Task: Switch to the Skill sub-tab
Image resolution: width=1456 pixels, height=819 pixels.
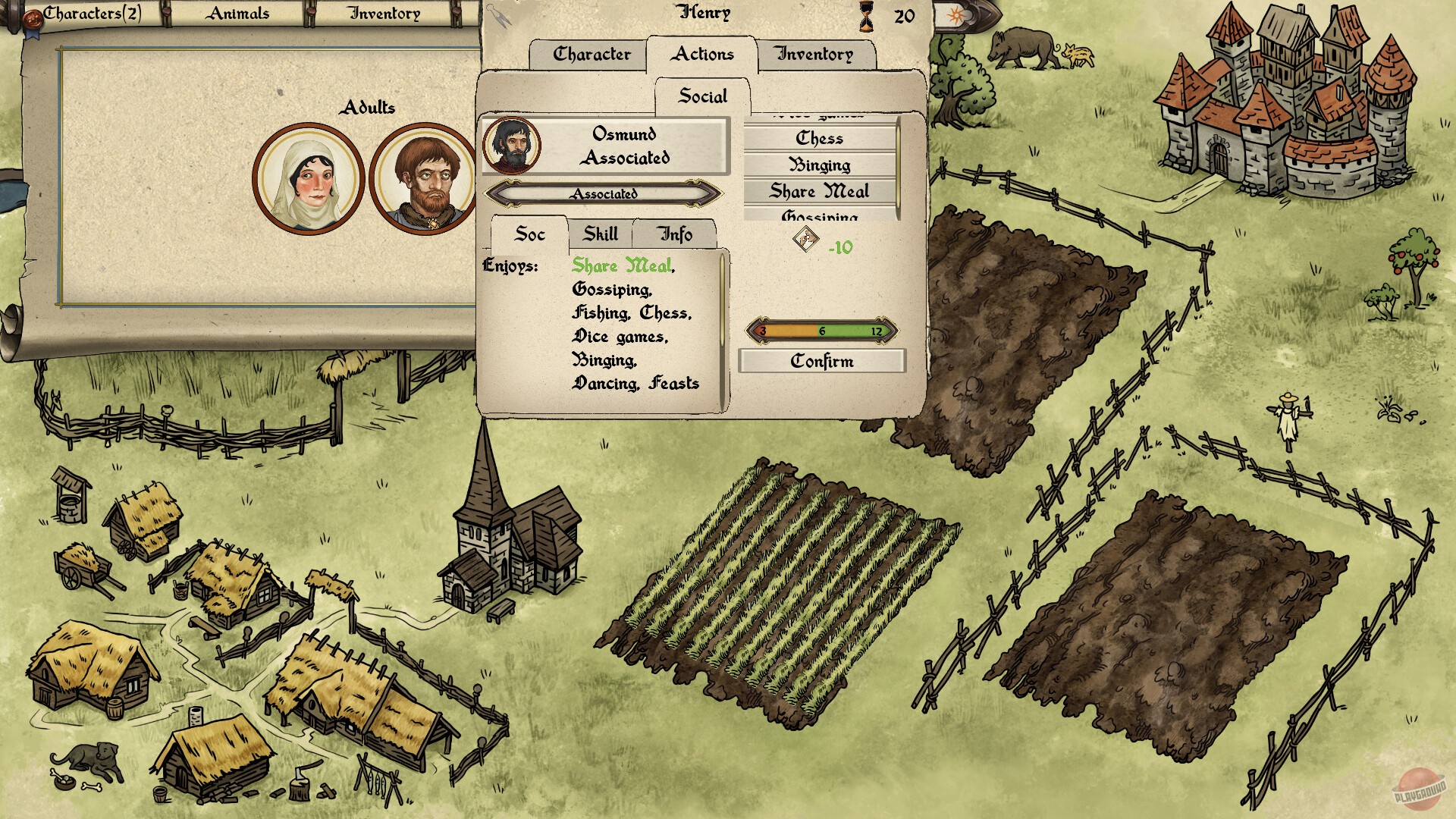Action: click(x=601, y=234)
